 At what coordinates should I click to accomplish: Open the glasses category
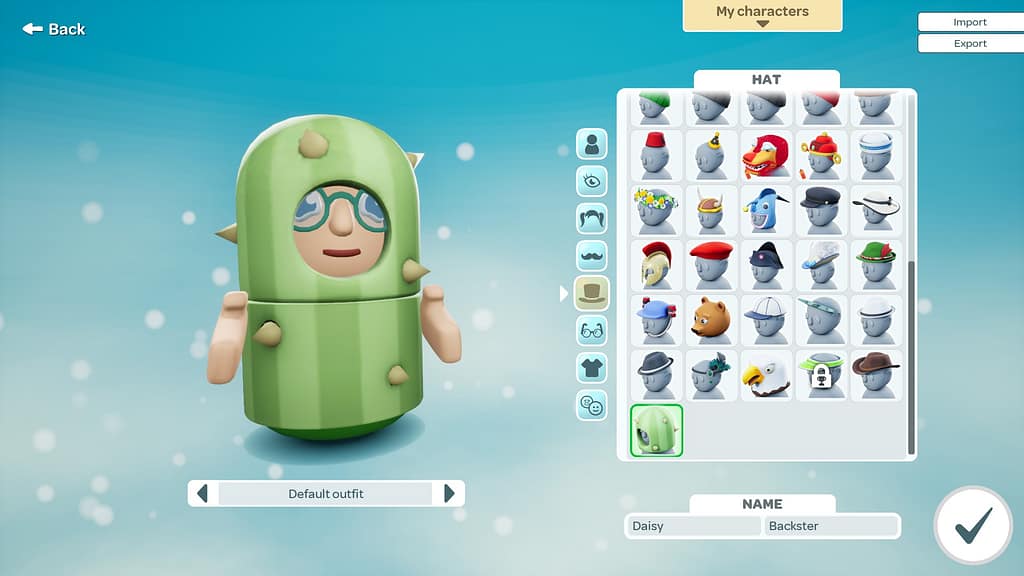591,330
